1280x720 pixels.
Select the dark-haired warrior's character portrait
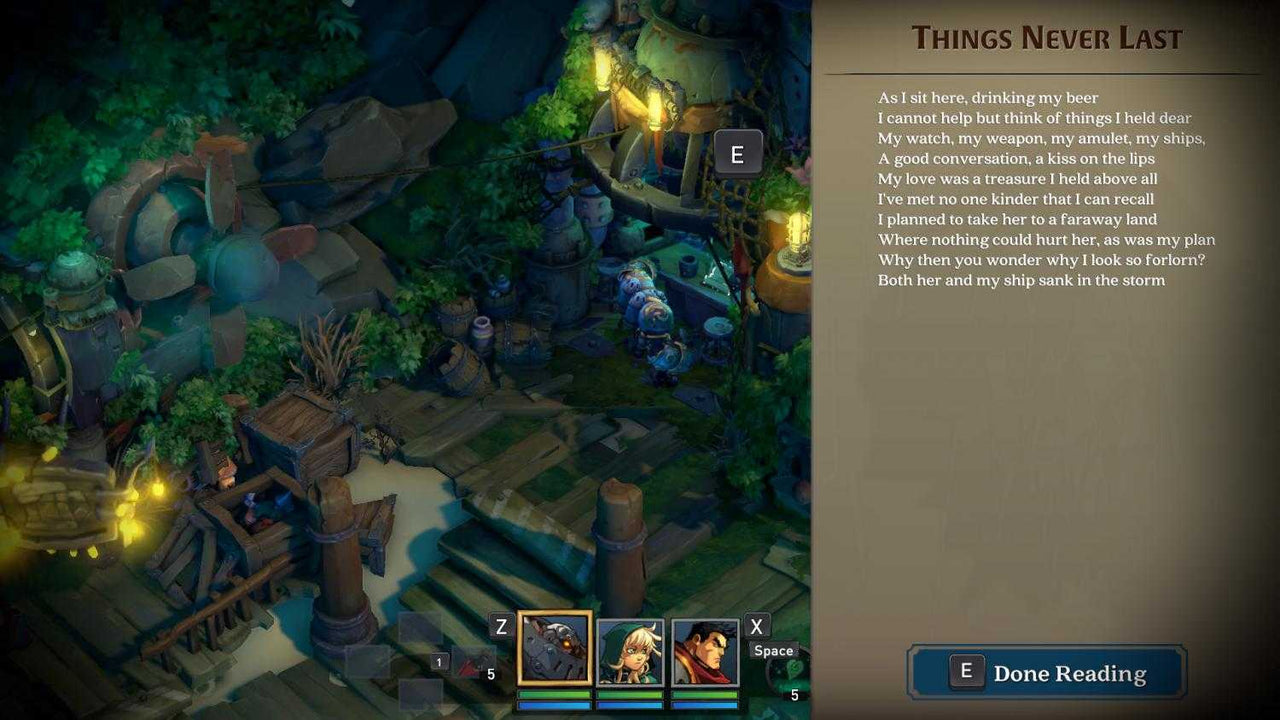click(x=703, y=652)
